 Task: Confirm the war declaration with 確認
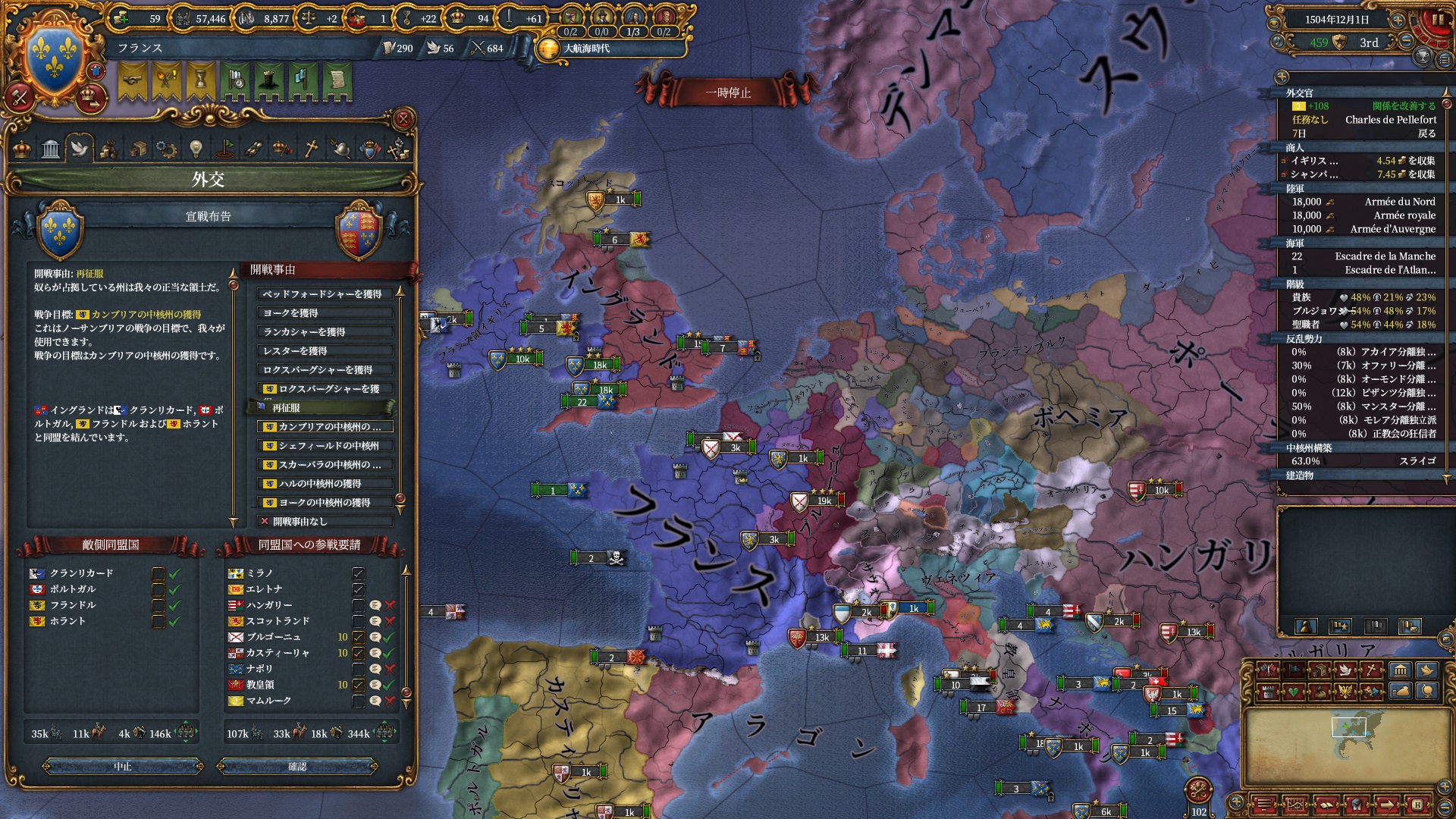pyautogui.click(x=297, y=767)
